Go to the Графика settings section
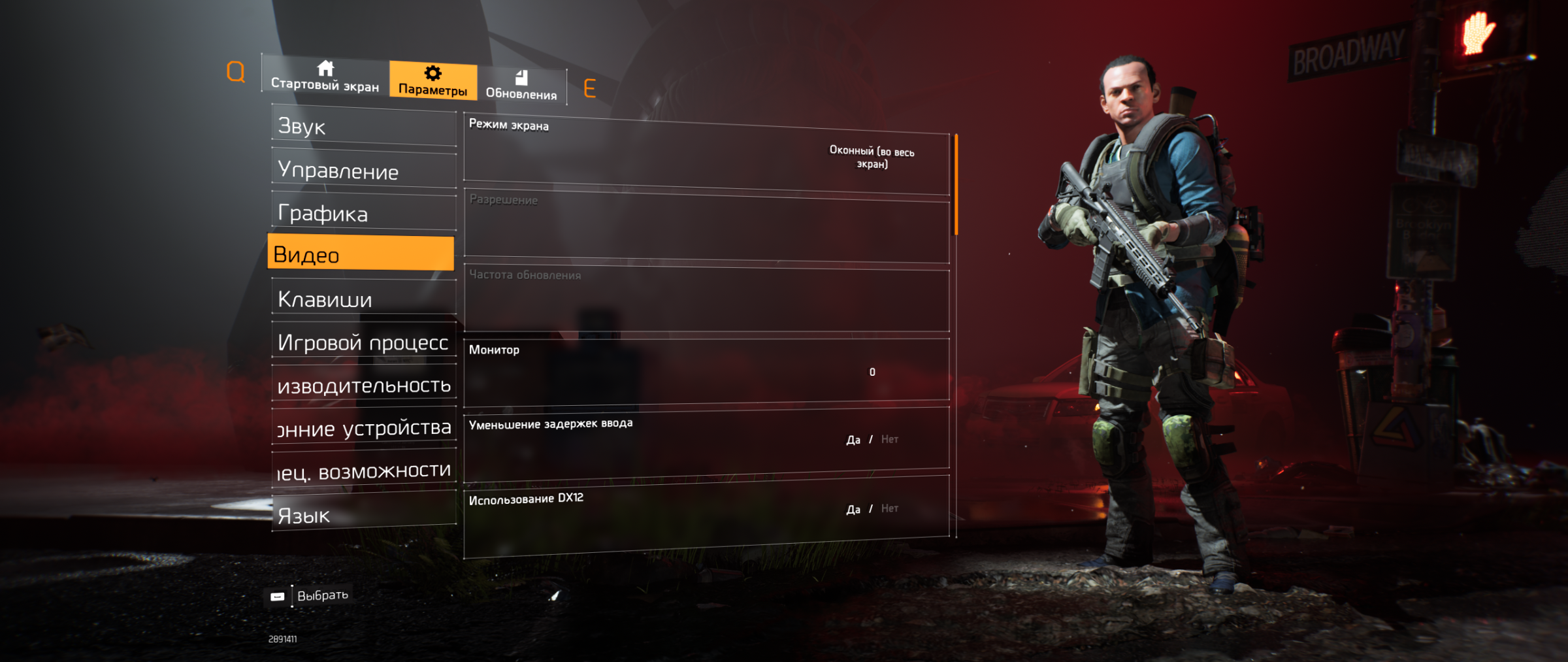This screenshot has height=662, width=1568. click(363, 213)
